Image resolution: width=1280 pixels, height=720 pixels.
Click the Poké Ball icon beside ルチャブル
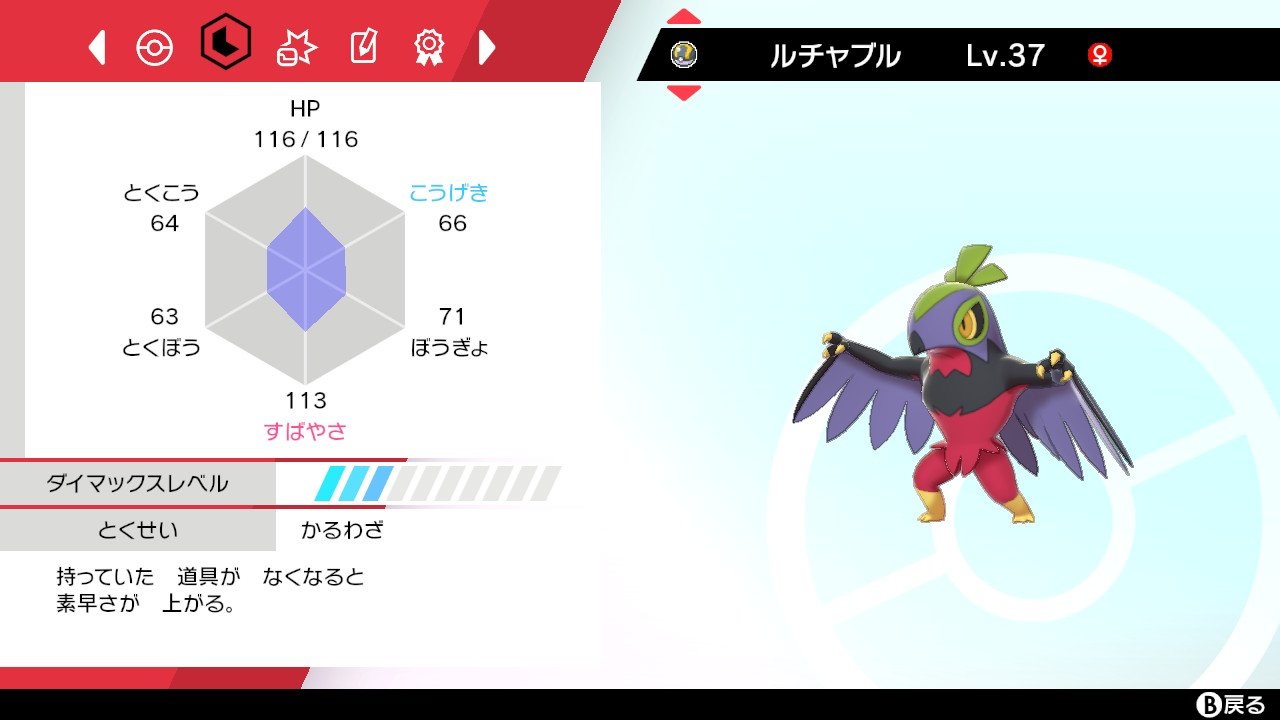684,55
